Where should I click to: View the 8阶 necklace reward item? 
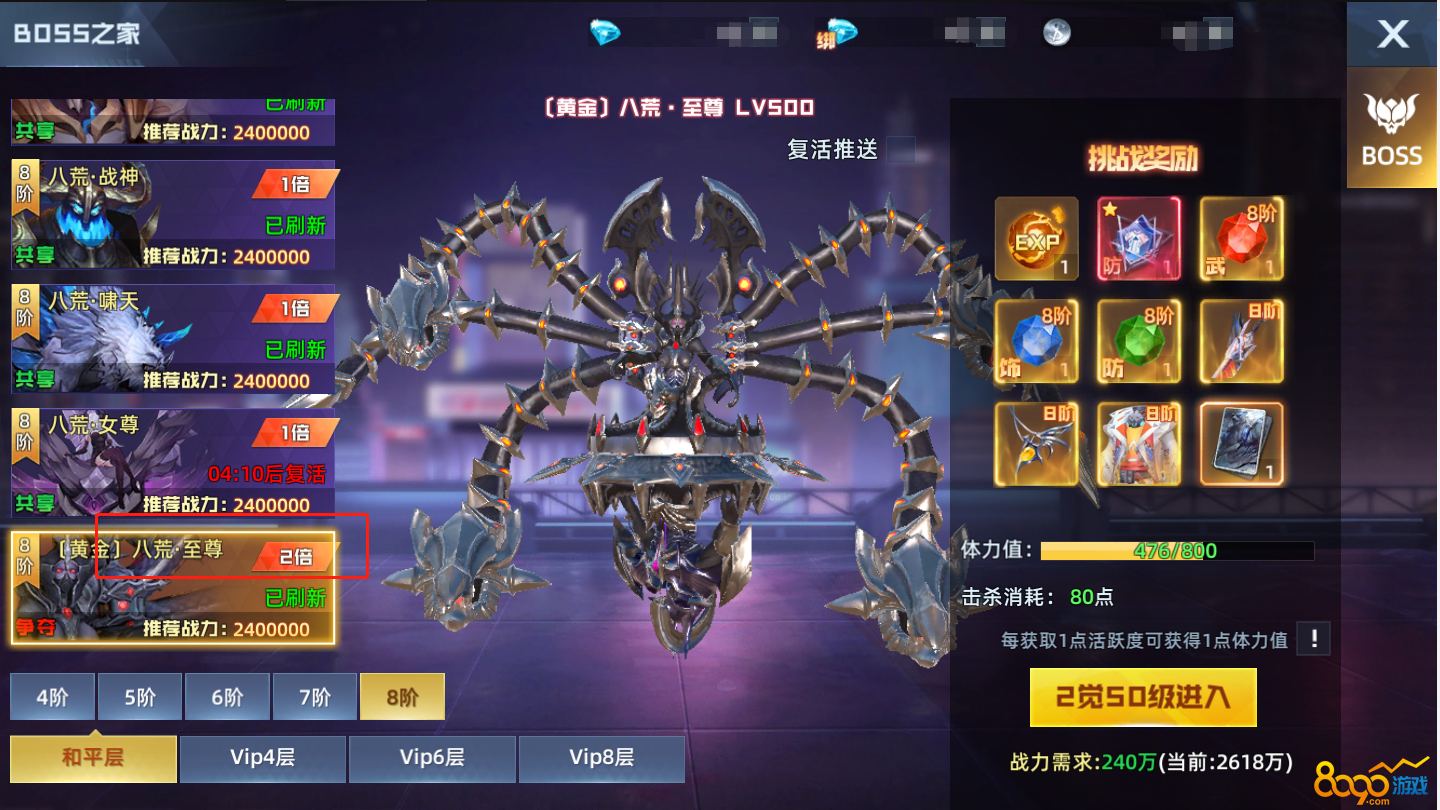click(1036, 443)
